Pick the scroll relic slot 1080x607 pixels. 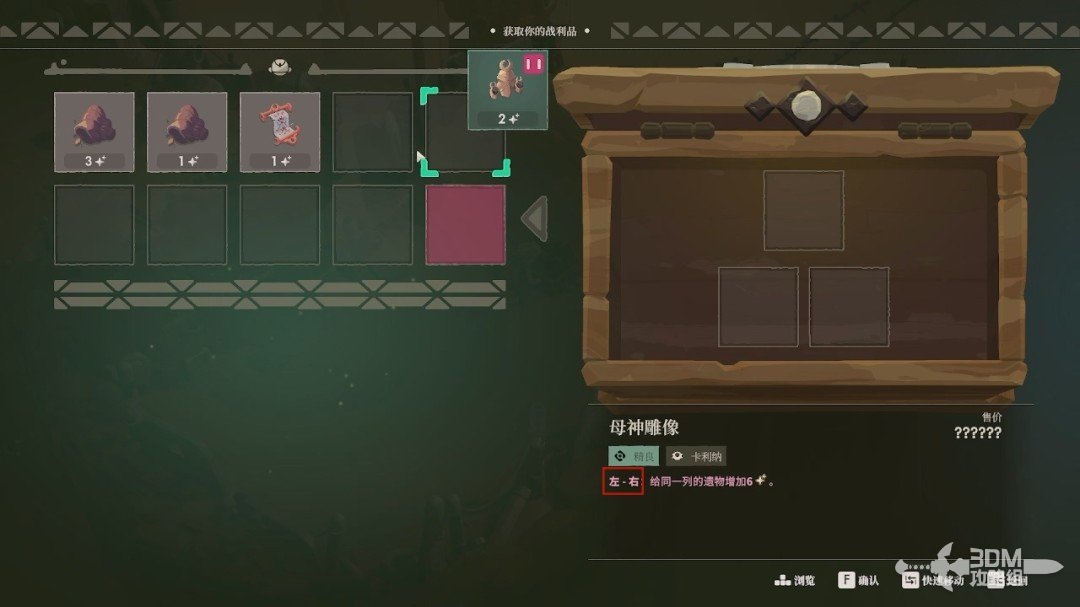point(280,132)
